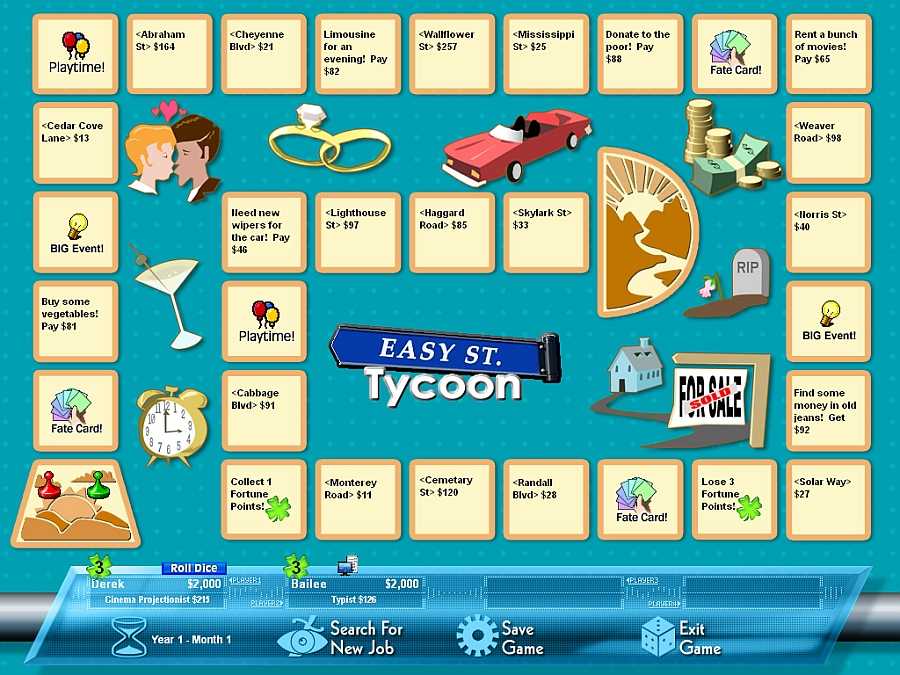
Task: Exit the game
Action: coord(674,637)
